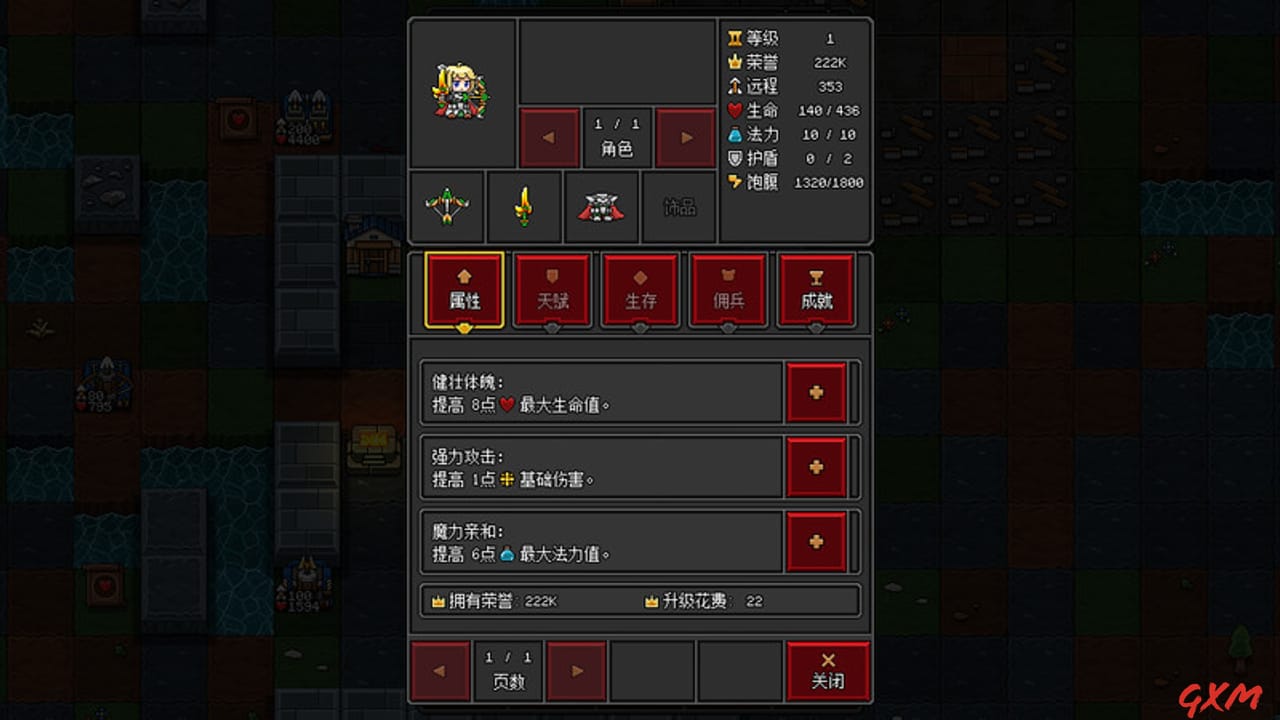Select the 成就 achievements trophy icon

(x=816, y=290)
